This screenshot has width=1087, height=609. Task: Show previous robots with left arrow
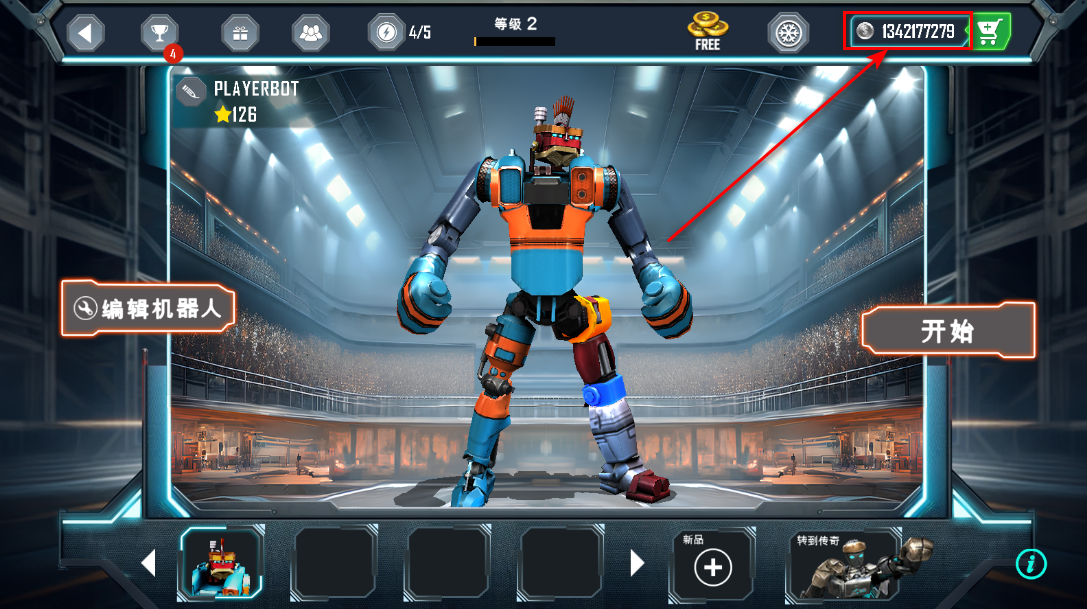(148, 564)
